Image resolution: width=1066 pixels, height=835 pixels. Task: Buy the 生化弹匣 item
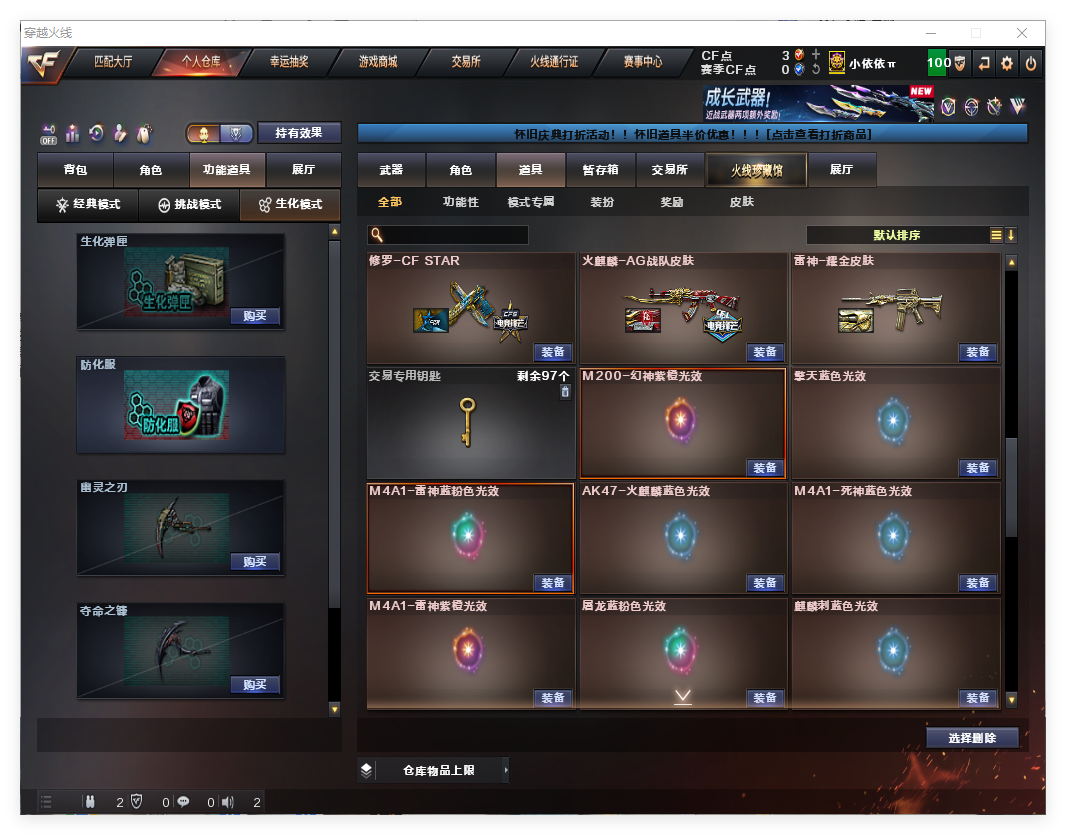255,316
